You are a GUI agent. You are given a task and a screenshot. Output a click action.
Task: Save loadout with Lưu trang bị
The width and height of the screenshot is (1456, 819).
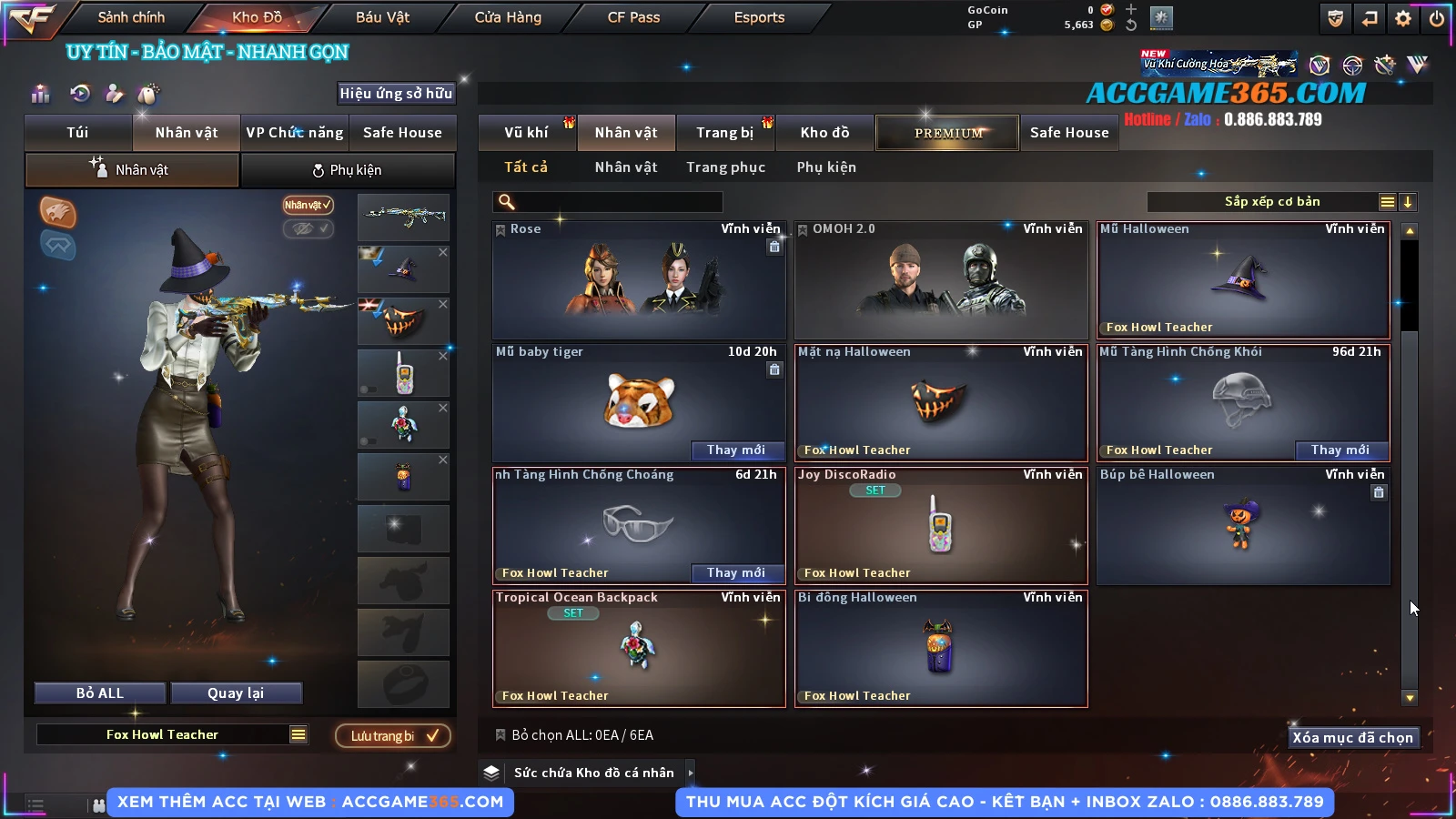393,736
